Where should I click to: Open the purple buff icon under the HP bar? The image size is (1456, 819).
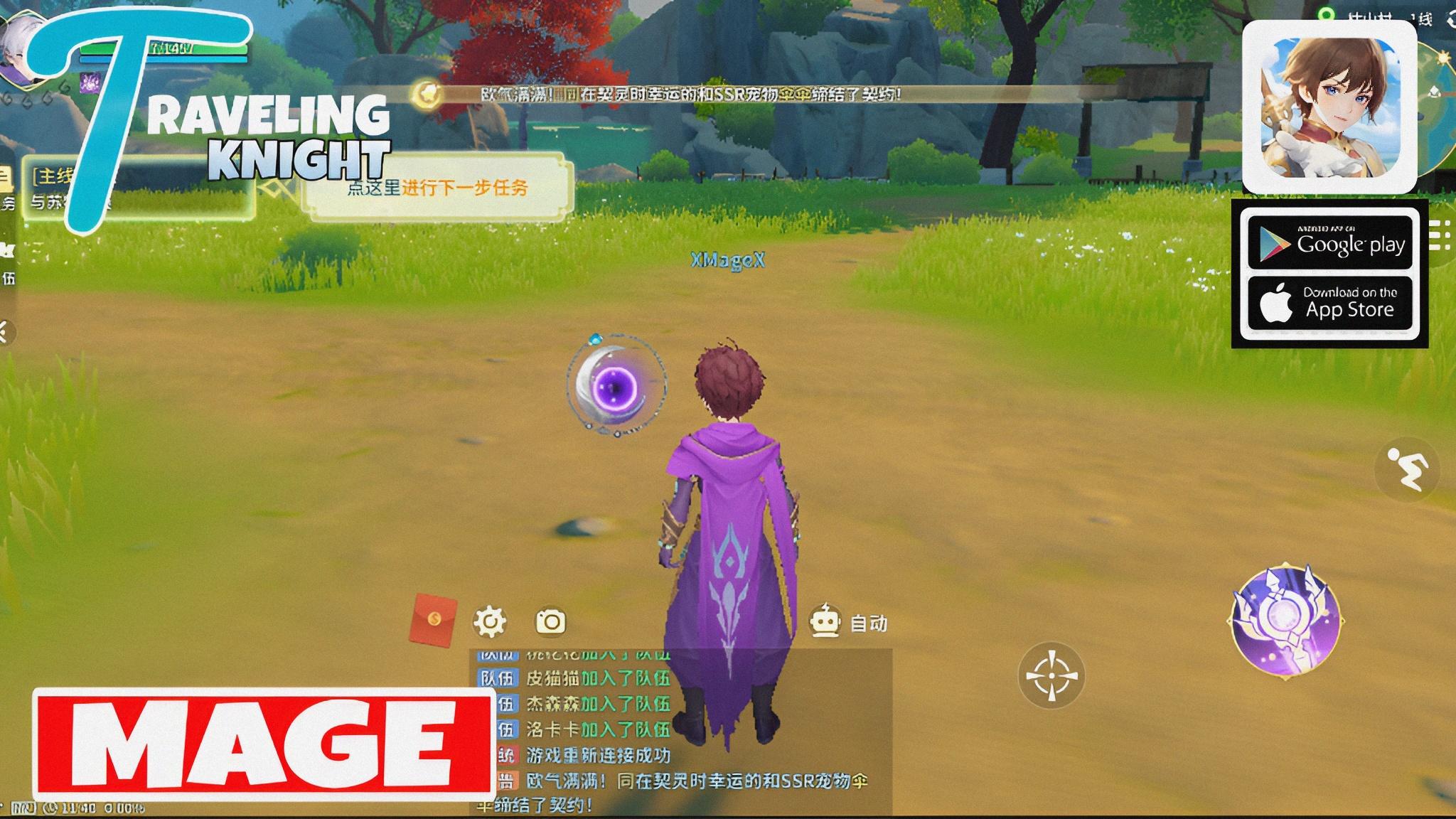(x=89, y=82)
